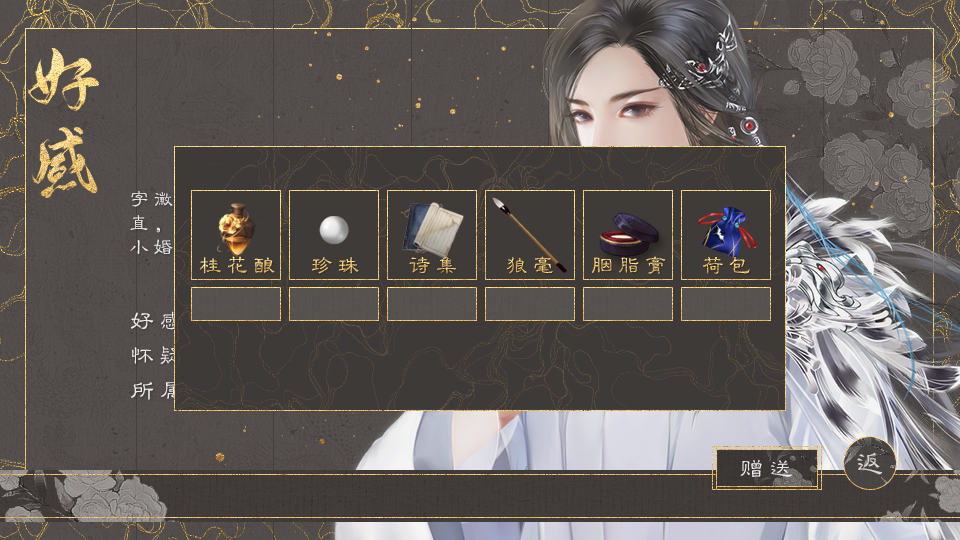The image size is (960, 540).
Task: Choose the 珍珠 pearl gift
Action: [x=334, y=234]
